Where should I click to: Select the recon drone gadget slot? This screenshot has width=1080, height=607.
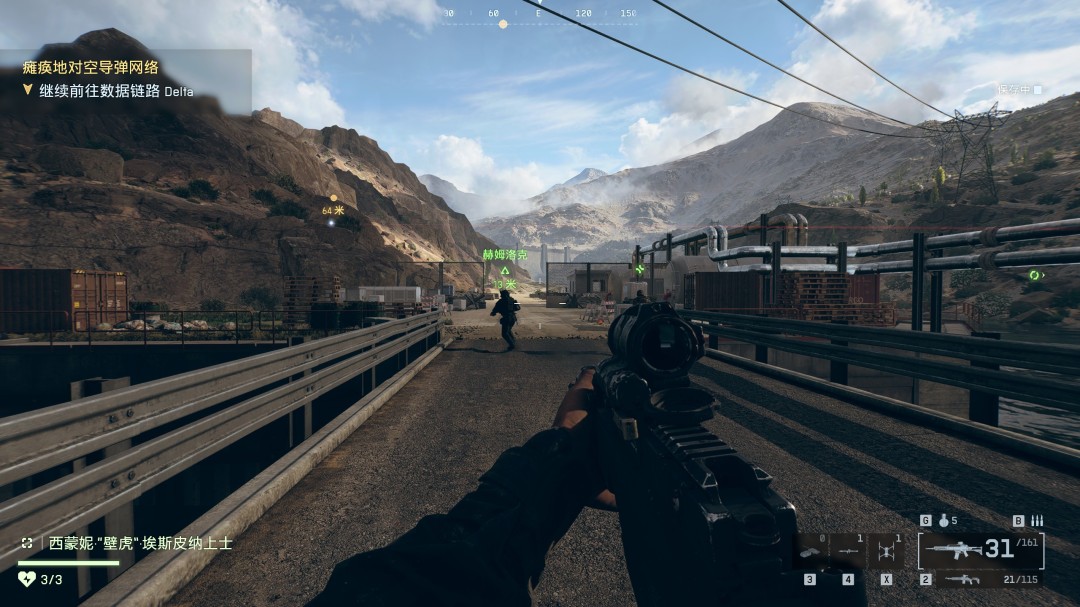(x=886, y=549)
